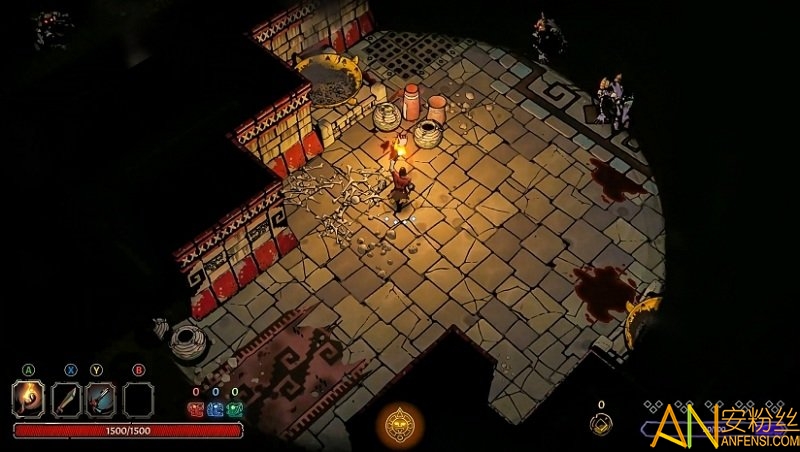Click the blue glyph resource icon
Image resolution: width=800 pixels, height=452 pixels.
(215, 408)
